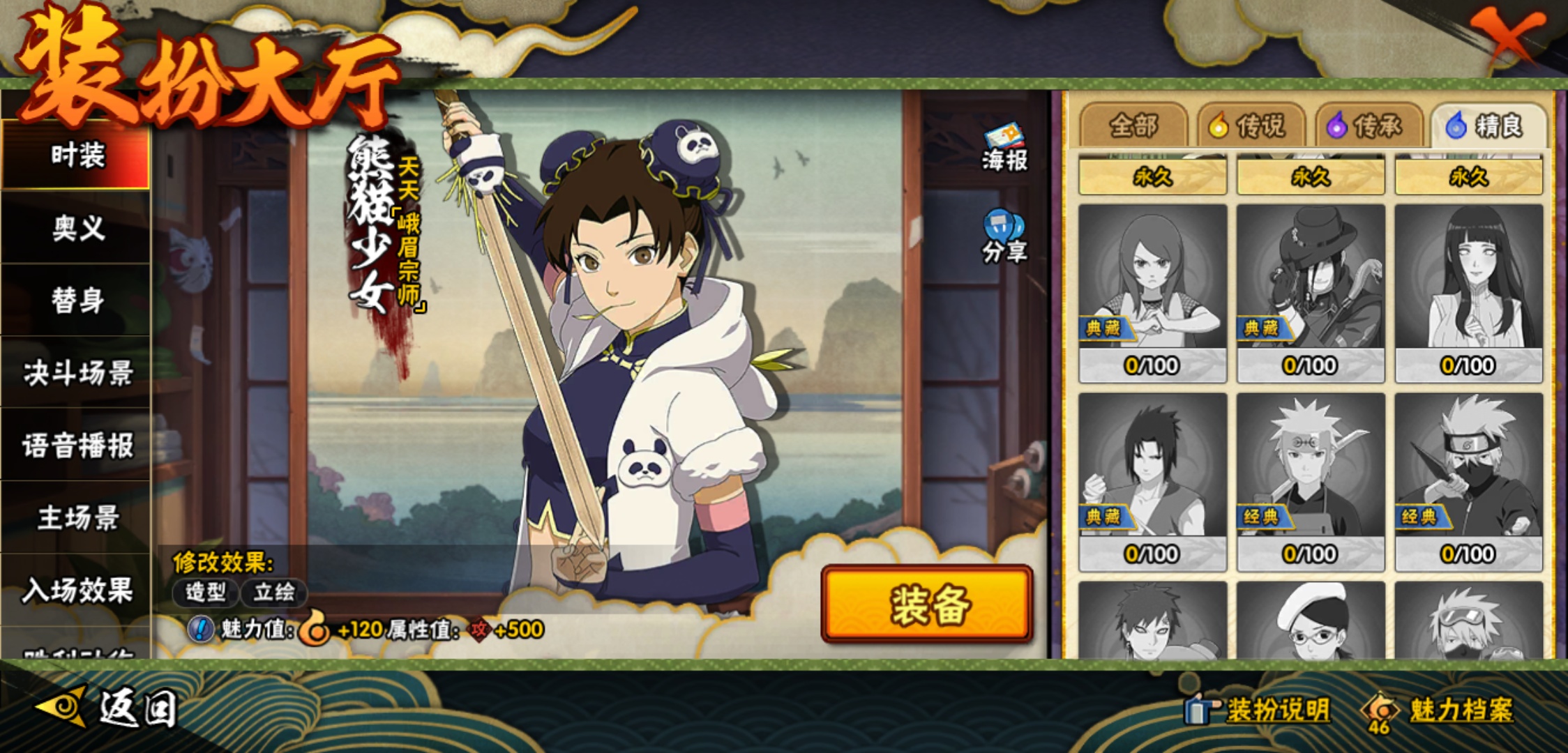Screen dimensions: 1568x753
Task: Select the 主场景 menu entry
Action: [x=77, y=518]
